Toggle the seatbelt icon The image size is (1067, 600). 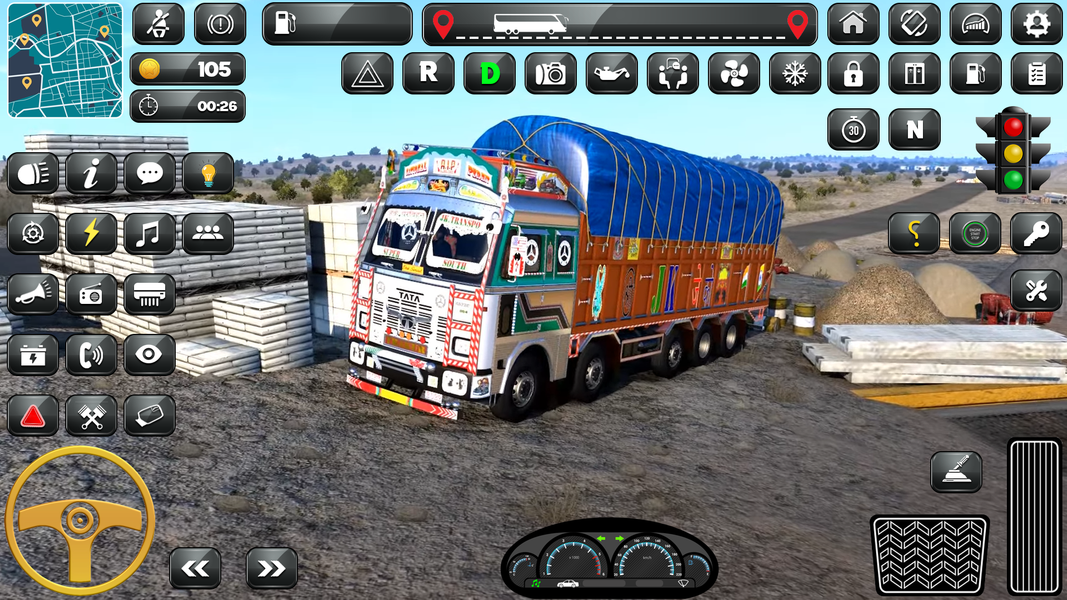[x=158, y=24]
